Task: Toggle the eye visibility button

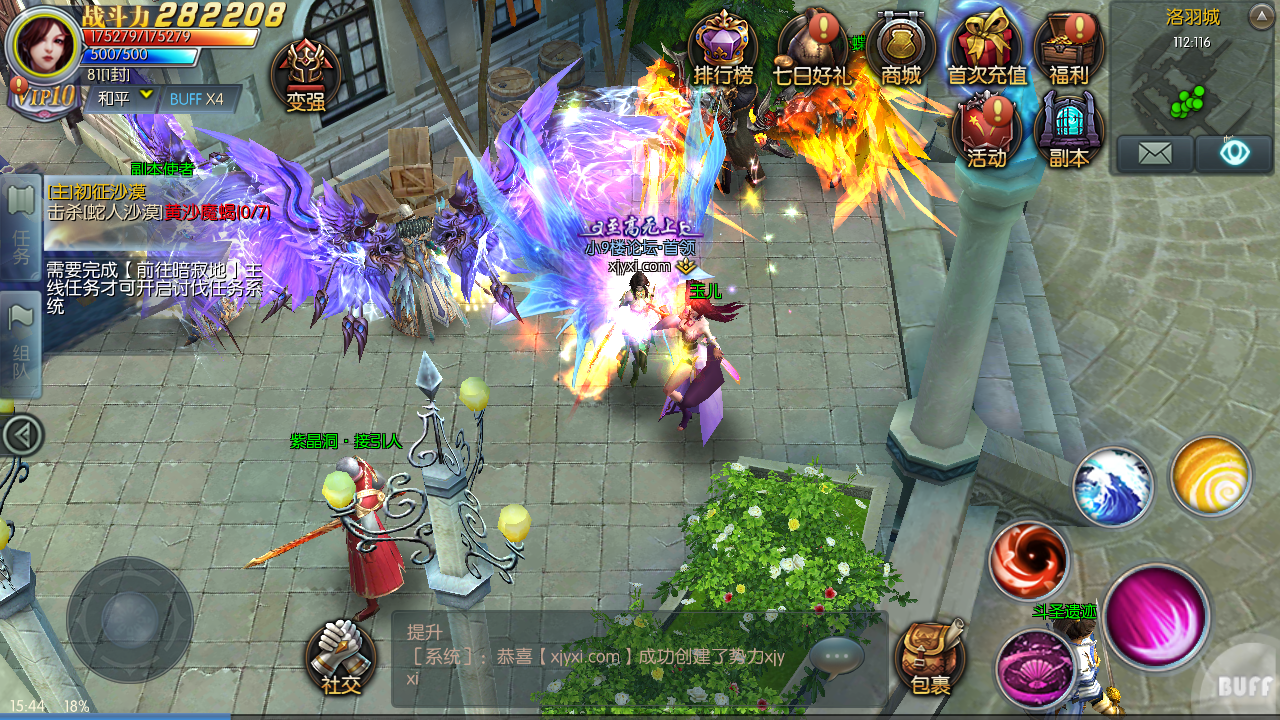Action: (1234, 154)
